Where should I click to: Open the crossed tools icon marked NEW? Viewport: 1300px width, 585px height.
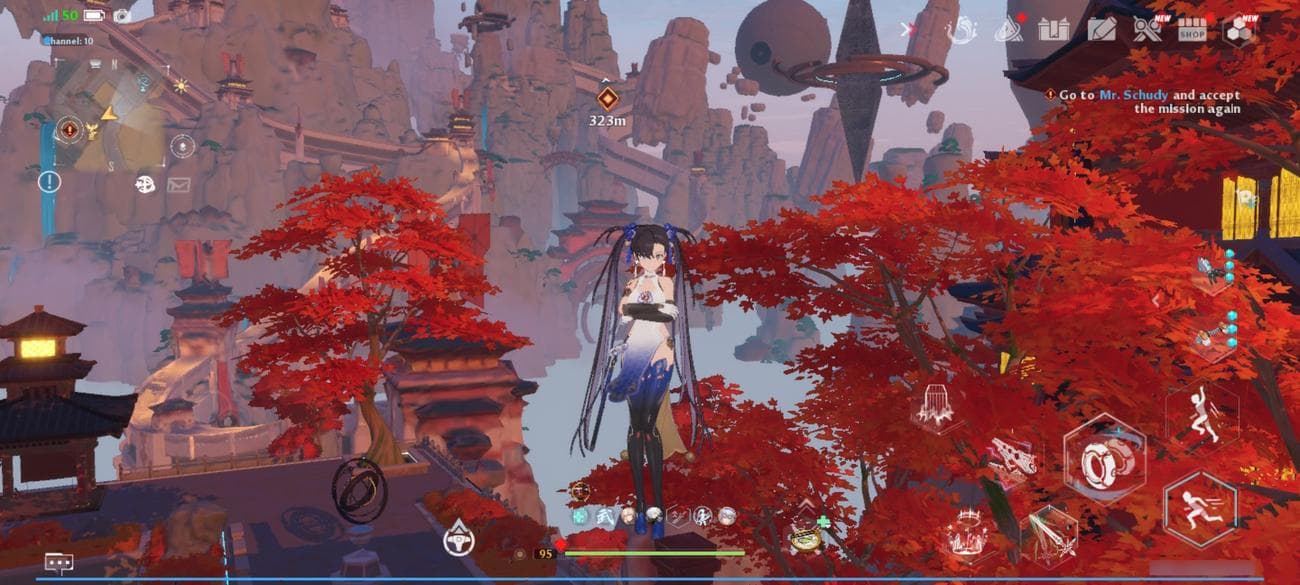(x=1147, y=30)
